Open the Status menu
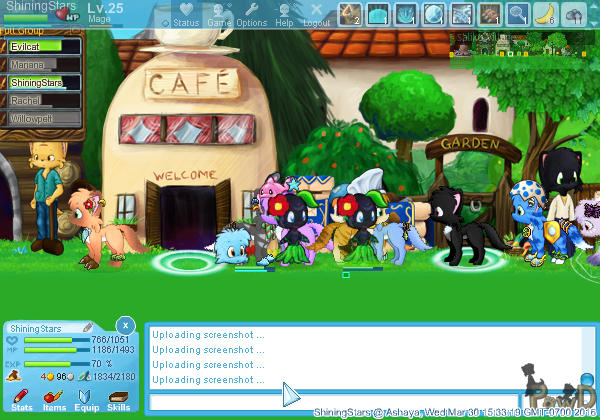Viewport: 600px width, 420px height. [186, 13]
